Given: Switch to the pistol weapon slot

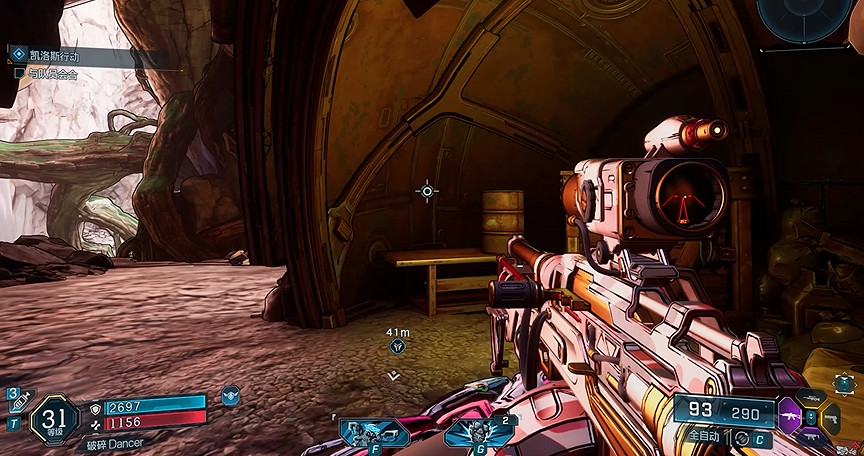Looking at the screenshot, I should coord(830,417).
